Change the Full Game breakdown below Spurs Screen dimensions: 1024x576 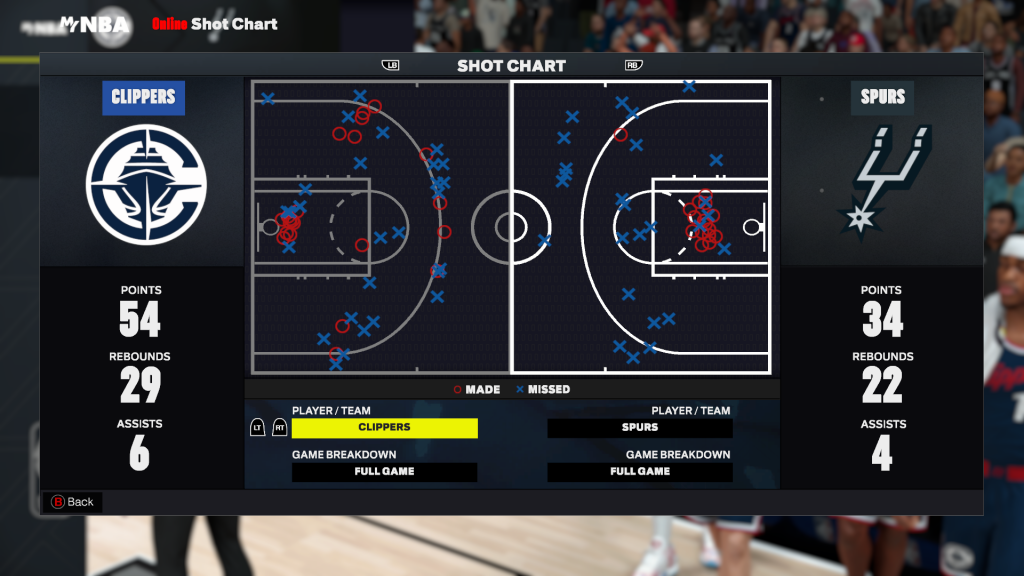pos(640,472)
